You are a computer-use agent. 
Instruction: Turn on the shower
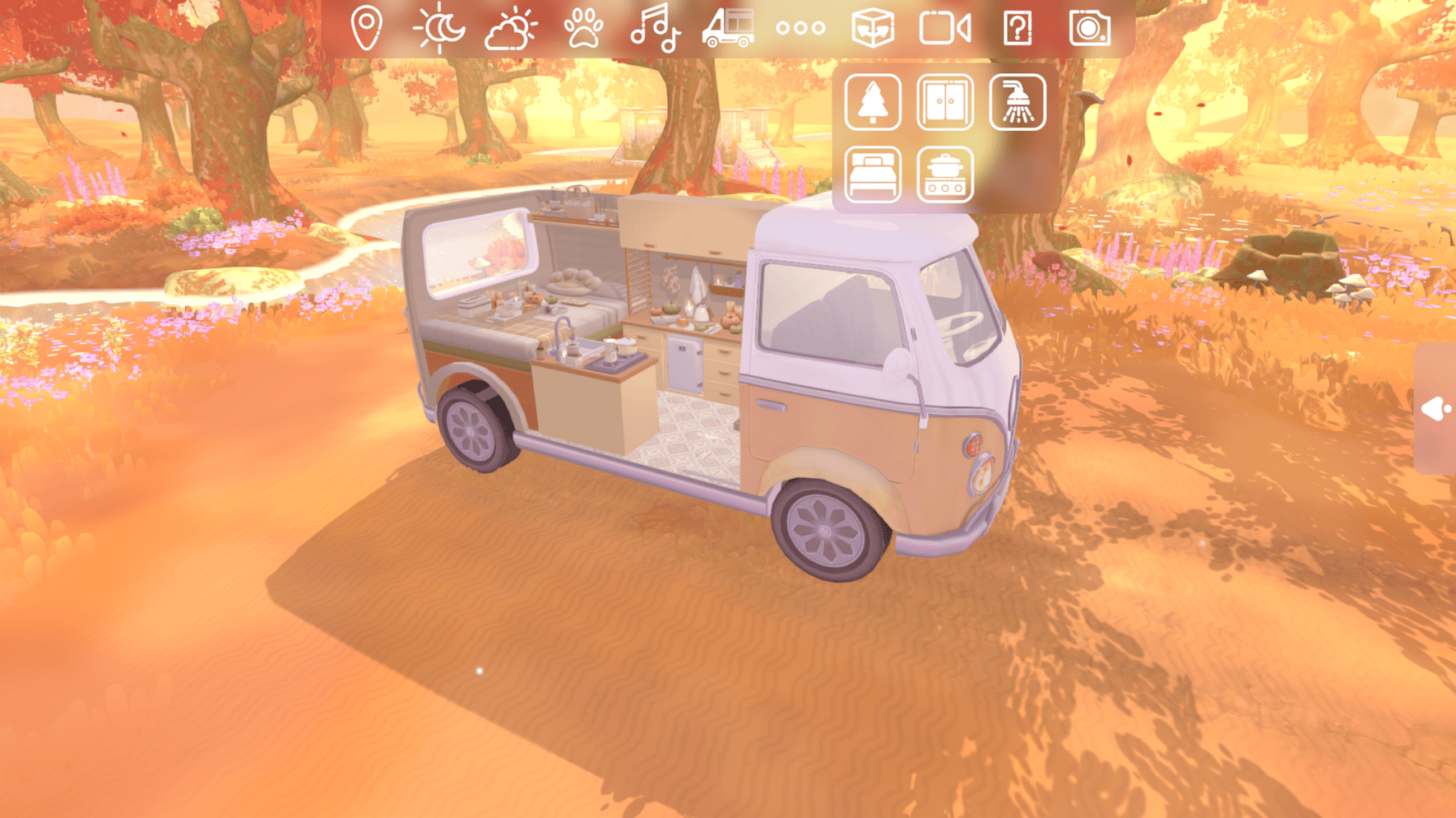coord(1018,103)
